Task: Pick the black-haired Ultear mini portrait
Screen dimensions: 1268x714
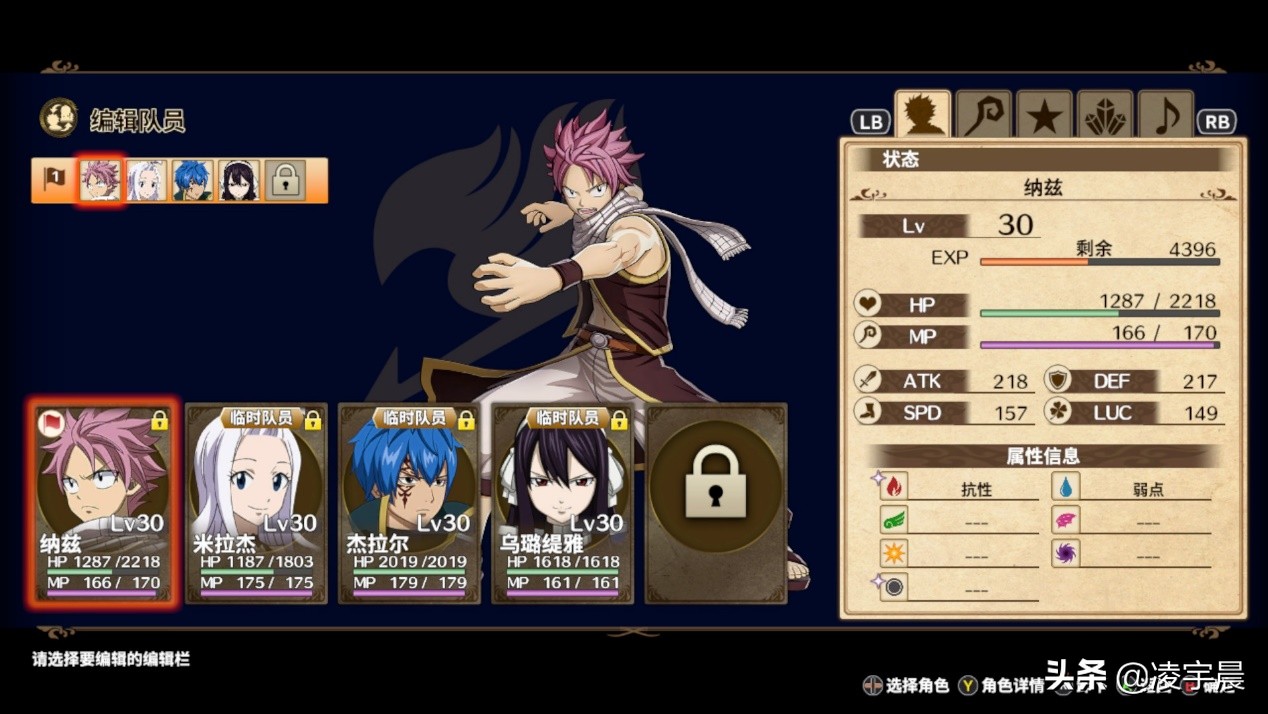Action: point(240,181)
